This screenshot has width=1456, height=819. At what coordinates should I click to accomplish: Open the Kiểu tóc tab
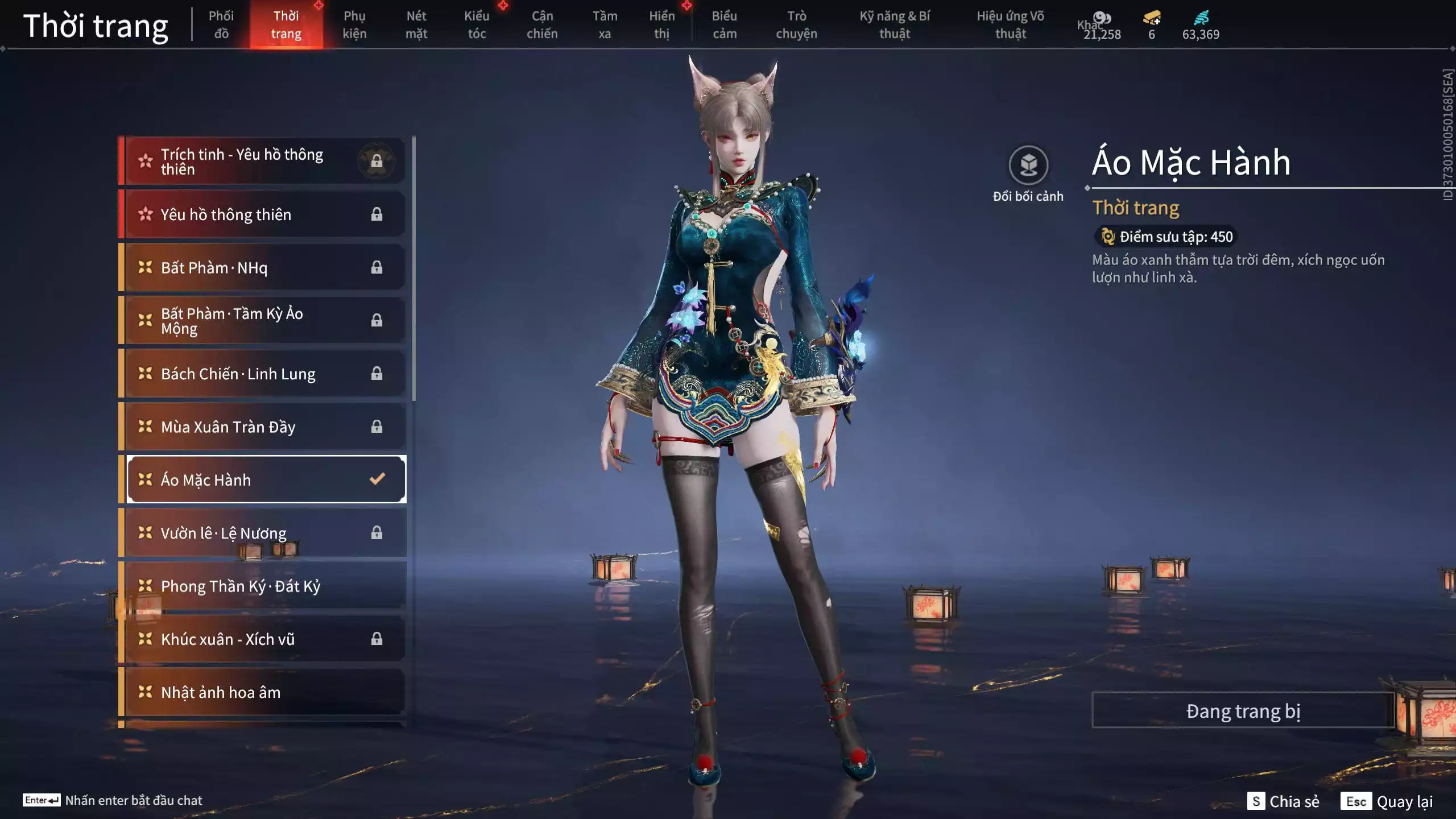pos(476,24)
